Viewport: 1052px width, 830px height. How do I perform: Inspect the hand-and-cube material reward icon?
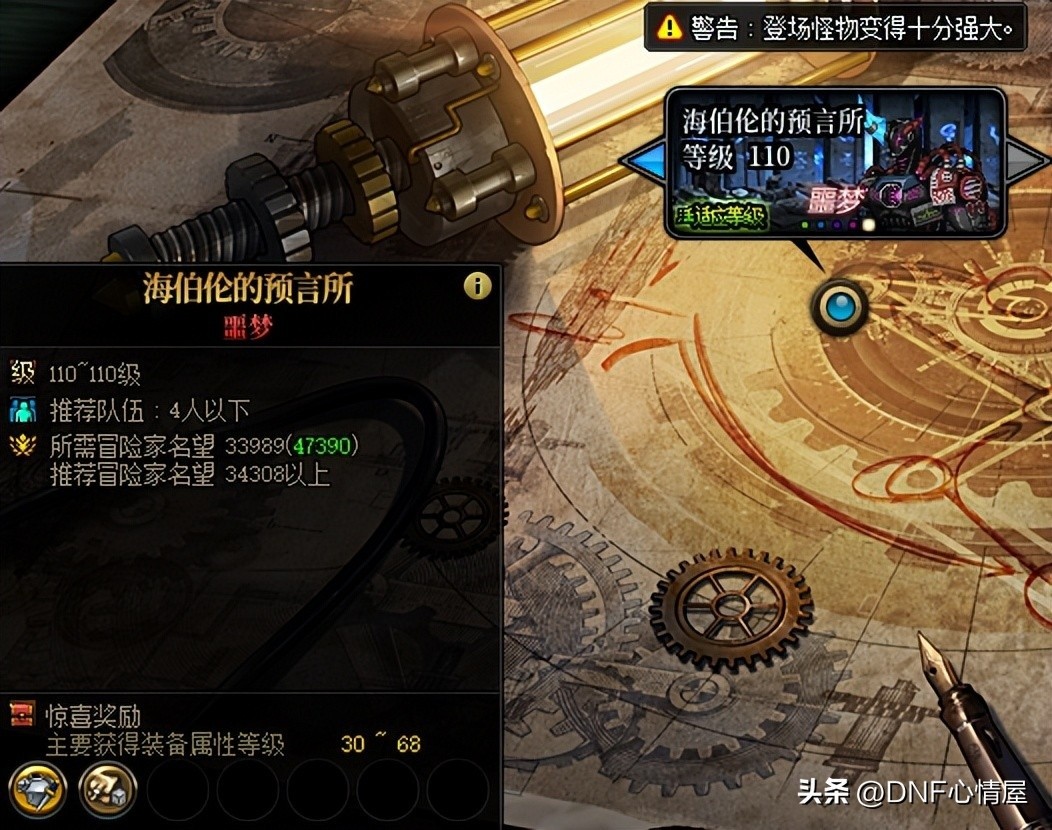pyautogui.click(x=107, y=790)
